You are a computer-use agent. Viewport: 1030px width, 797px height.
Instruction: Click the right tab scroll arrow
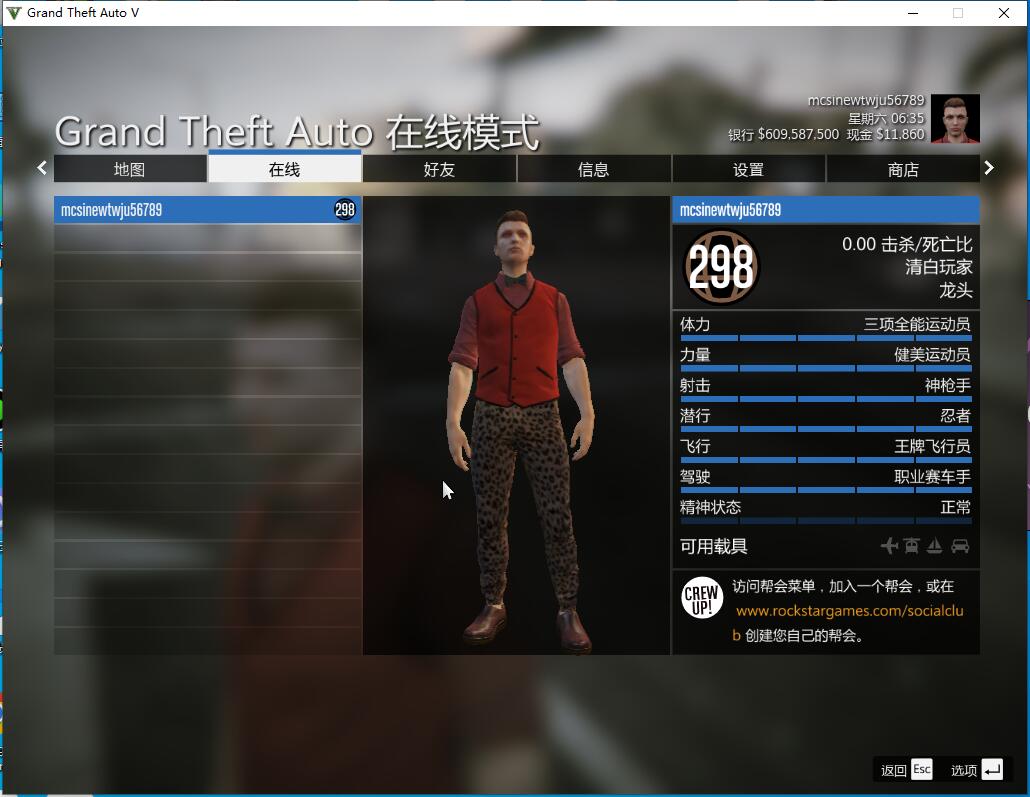989,168
